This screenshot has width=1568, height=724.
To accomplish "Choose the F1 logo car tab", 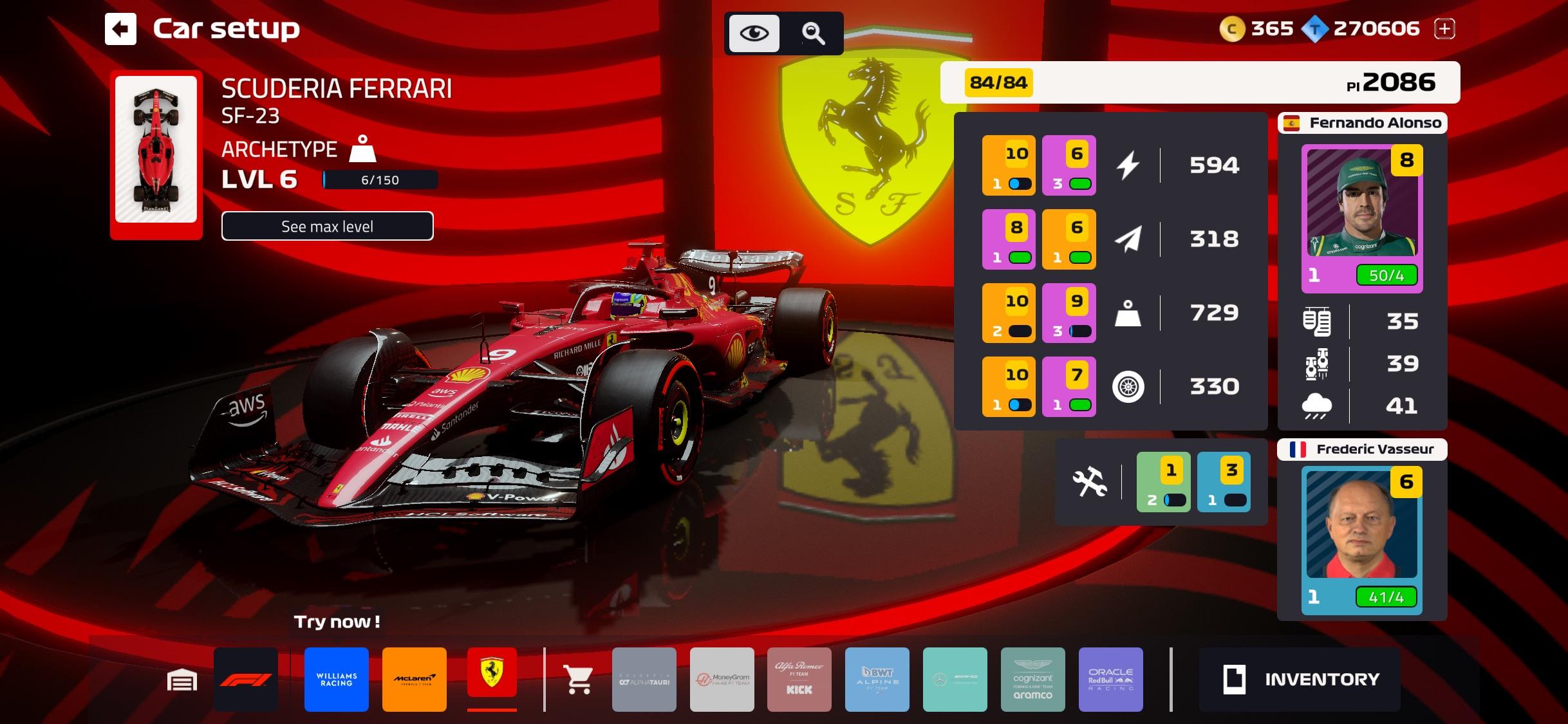I will click(246, 680).
